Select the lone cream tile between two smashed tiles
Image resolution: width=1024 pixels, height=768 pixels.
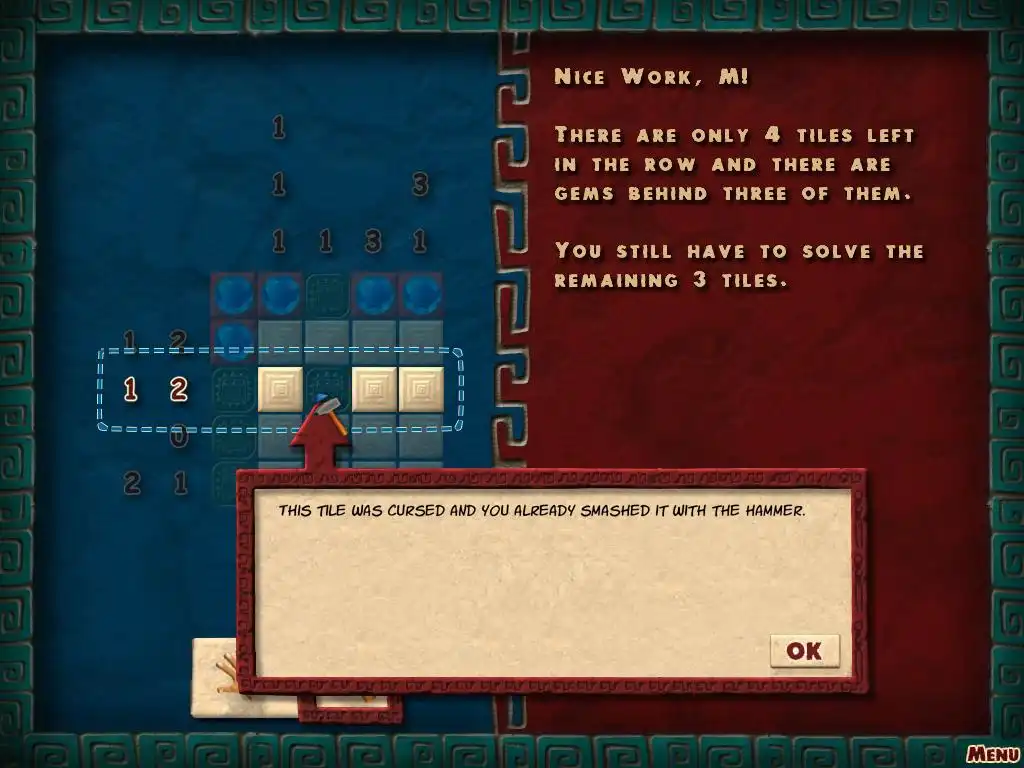280,389
